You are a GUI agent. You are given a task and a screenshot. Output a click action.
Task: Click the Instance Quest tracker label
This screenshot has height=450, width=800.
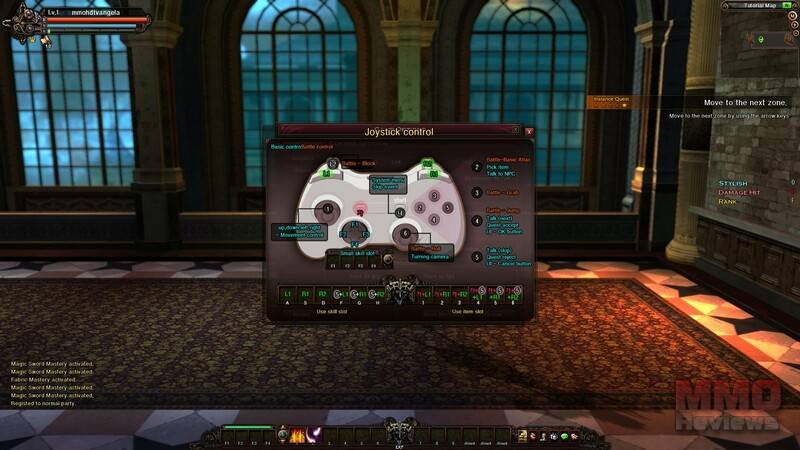pyautogui.click(x=609, y=100)
